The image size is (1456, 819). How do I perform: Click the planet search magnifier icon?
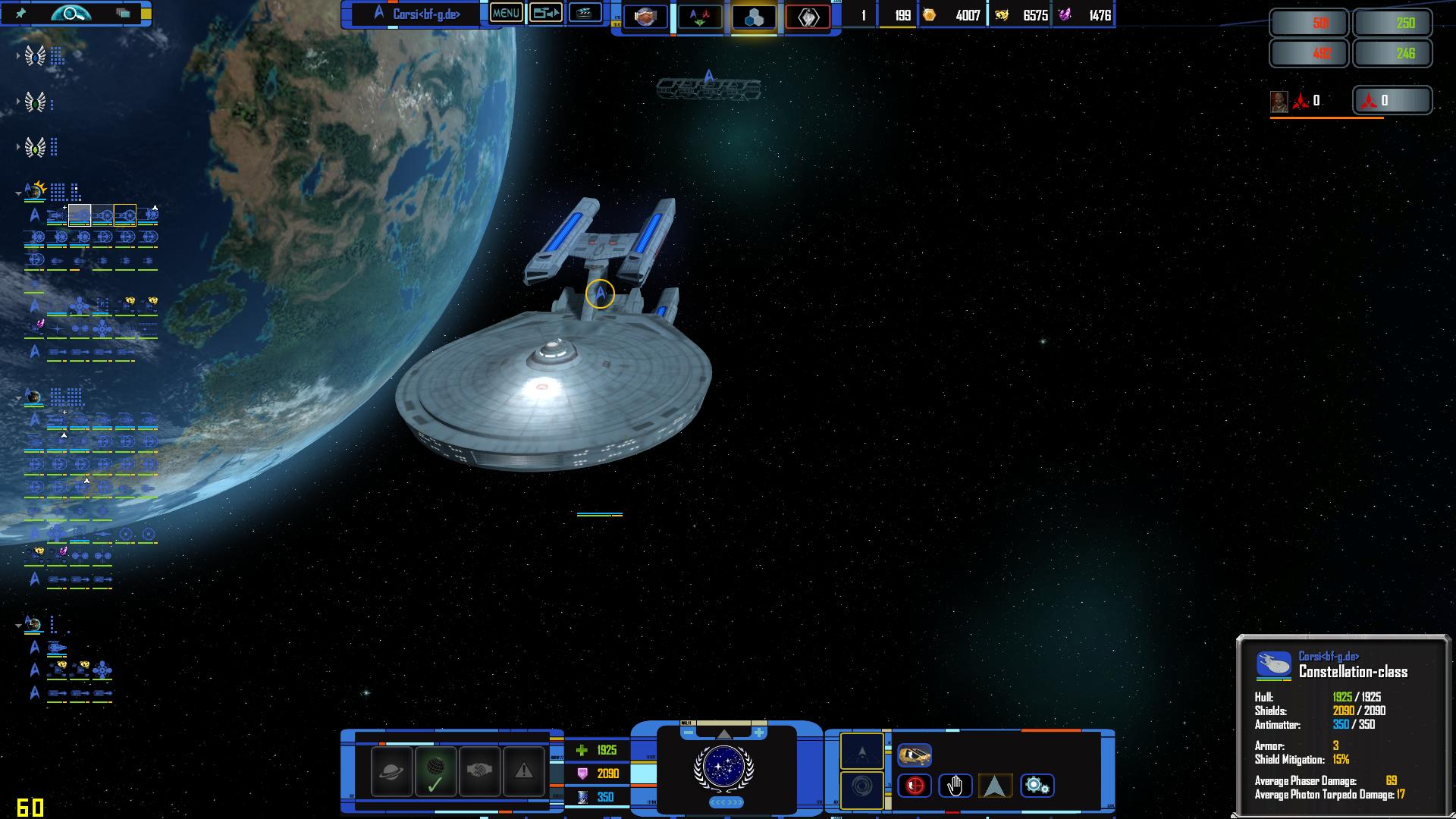(71, 14)
